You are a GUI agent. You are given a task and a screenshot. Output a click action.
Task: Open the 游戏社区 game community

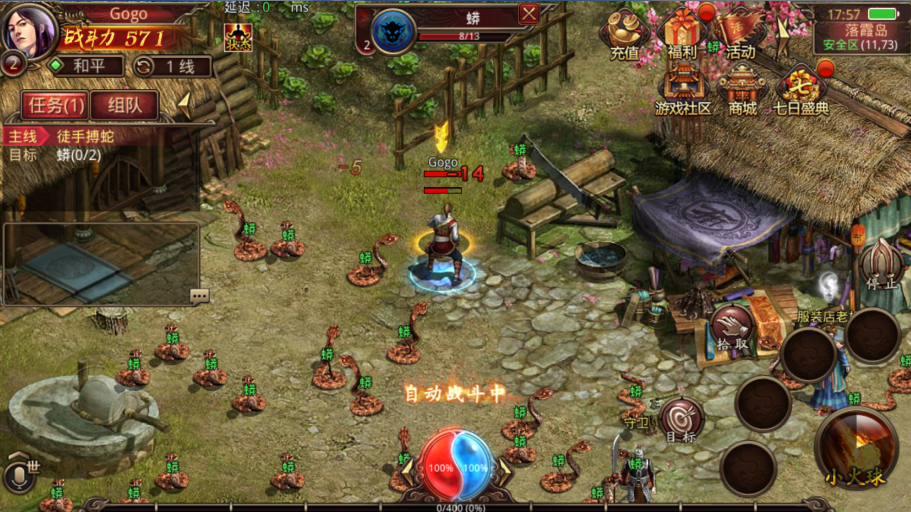683,90
